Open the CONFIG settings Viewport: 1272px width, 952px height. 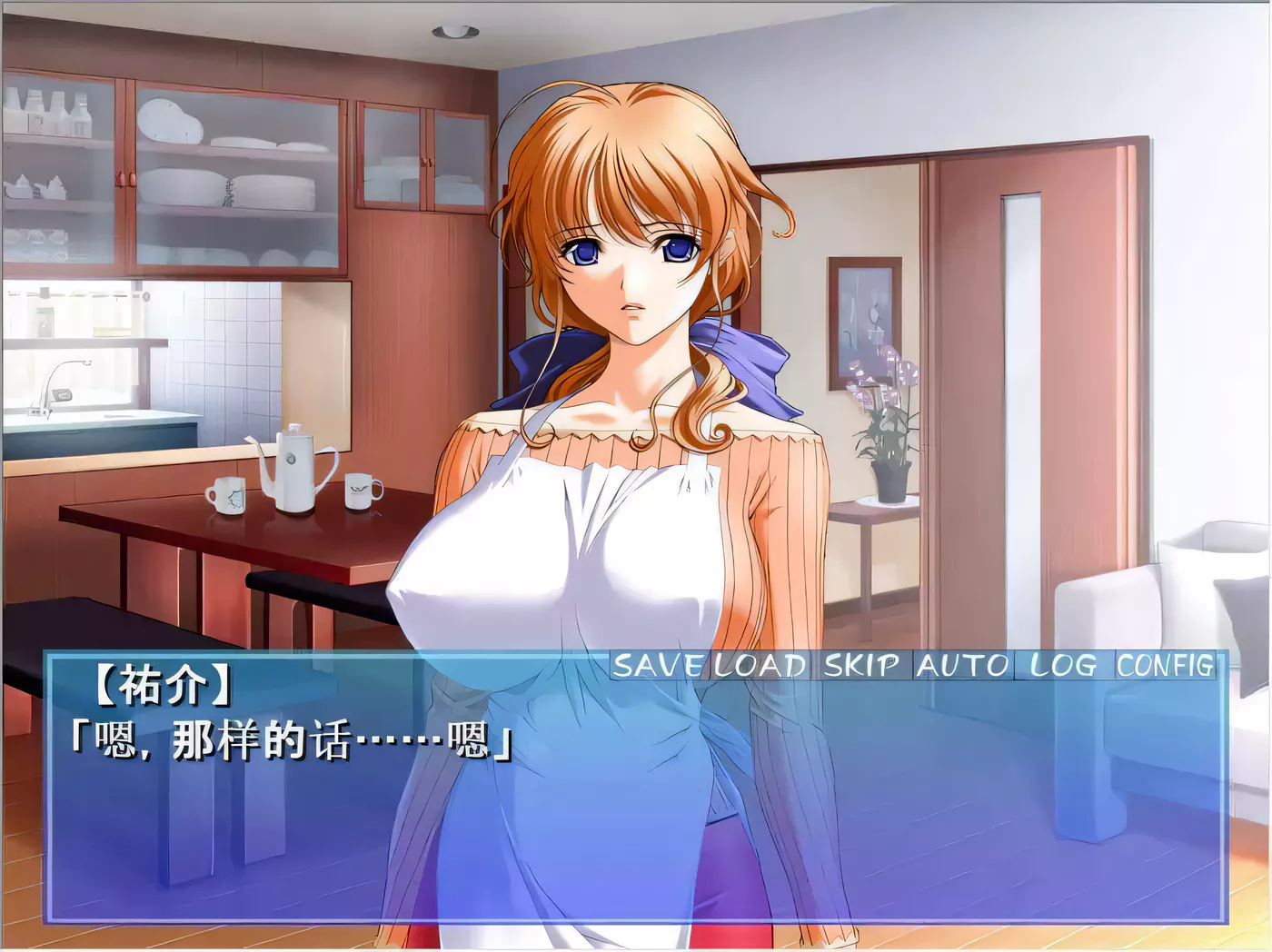pos(1165,666)
